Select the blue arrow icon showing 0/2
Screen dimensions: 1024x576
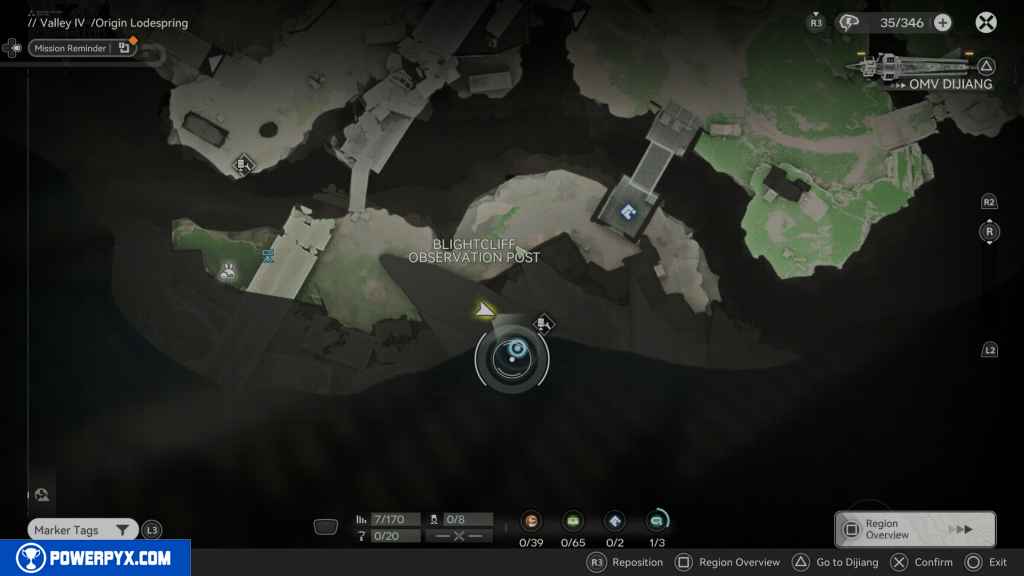(x=615, y=521)
